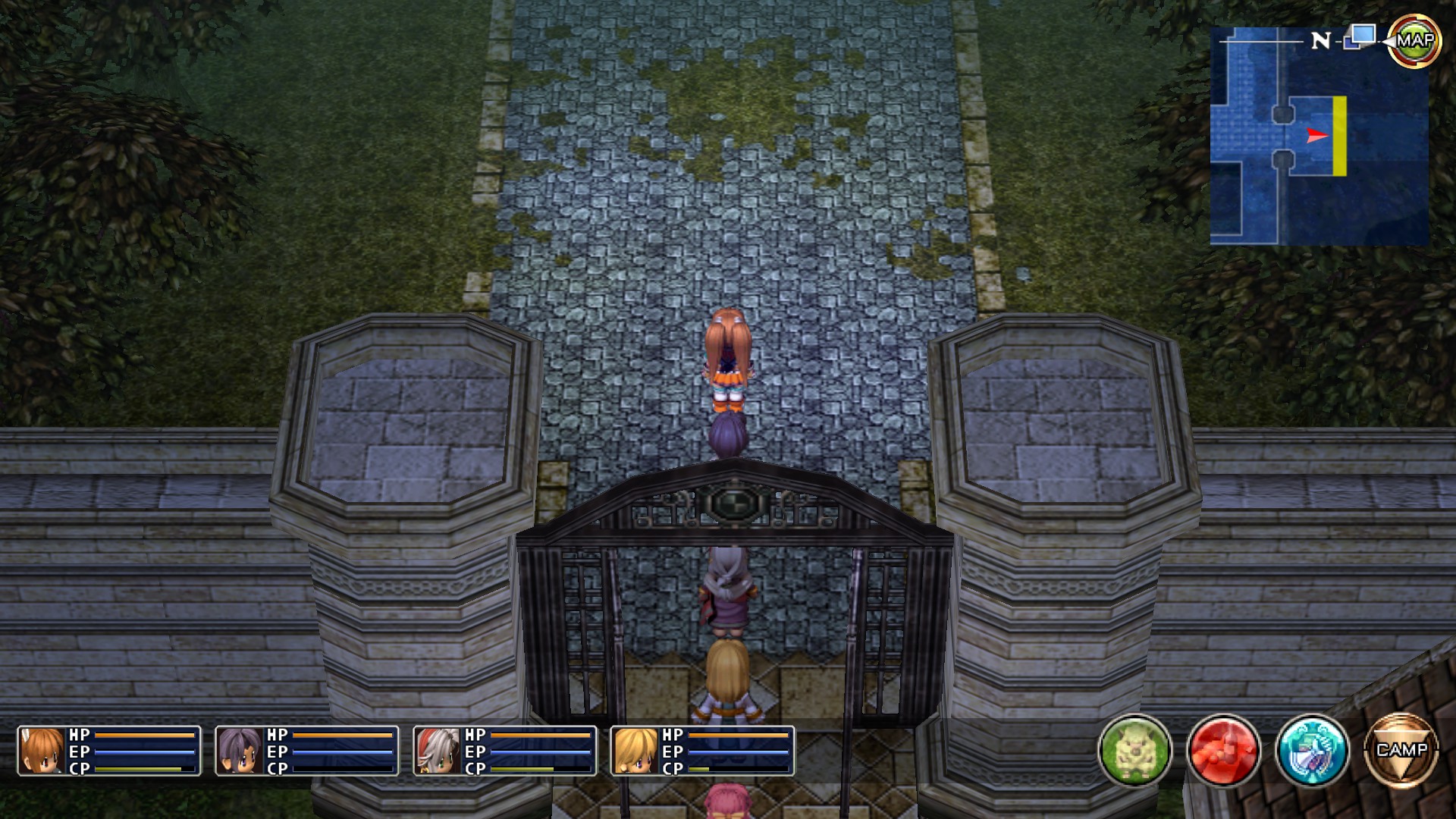The height and width of the screenshot is (819, 1456).
Task: Select the purple-haired character's party portrait
Action: pos(240,751)
